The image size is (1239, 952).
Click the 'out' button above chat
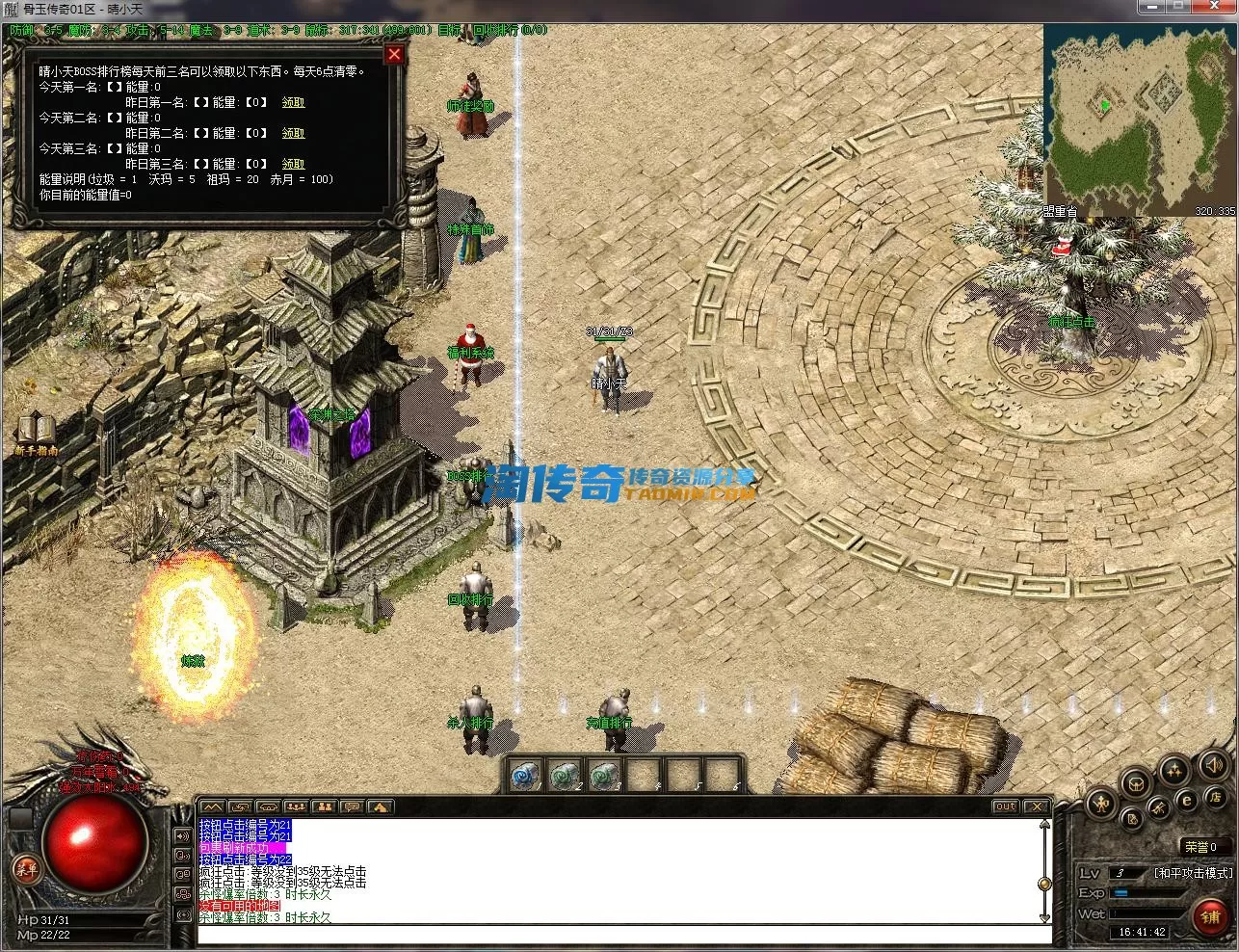pos(1005,807)
